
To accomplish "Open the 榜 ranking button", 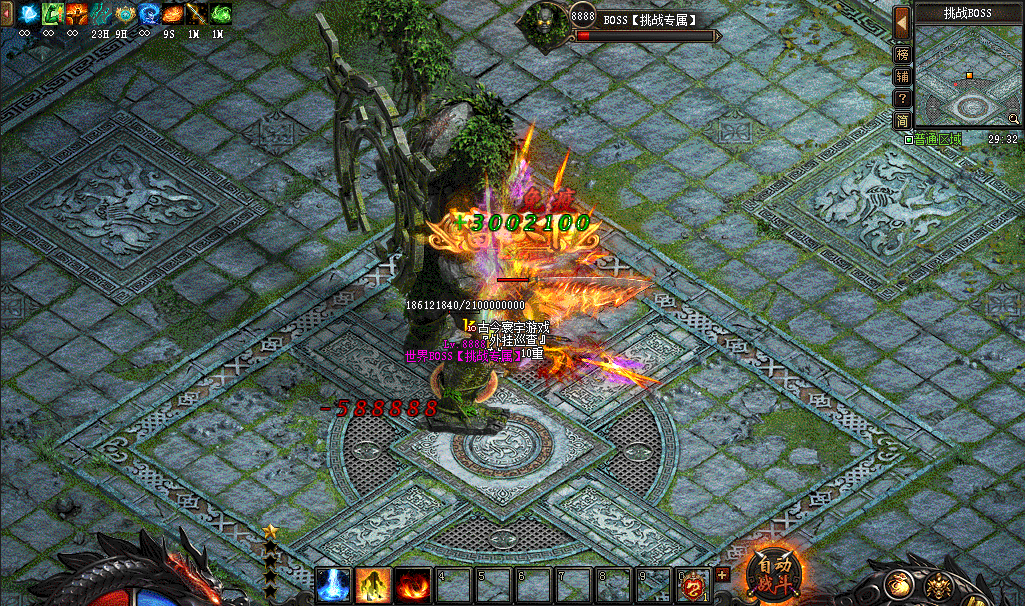I will (902, 55).
